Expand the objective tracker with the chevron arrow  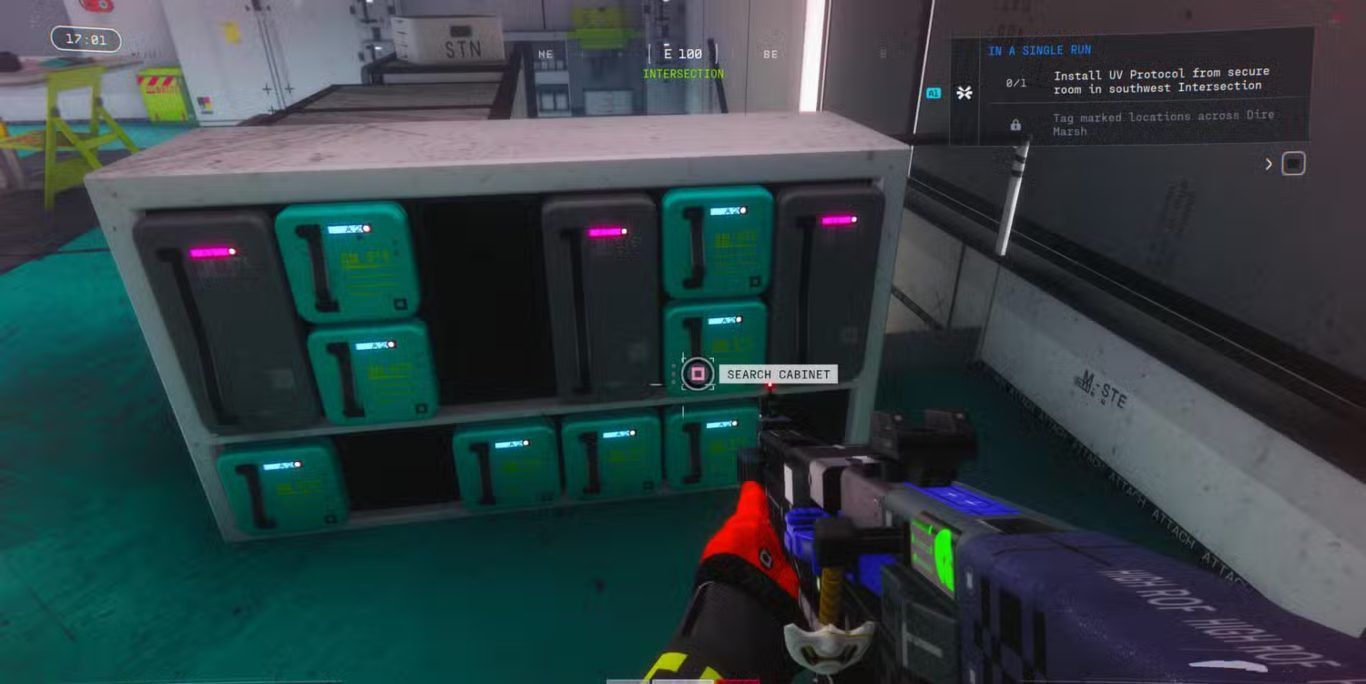(x=1269, y=163)
